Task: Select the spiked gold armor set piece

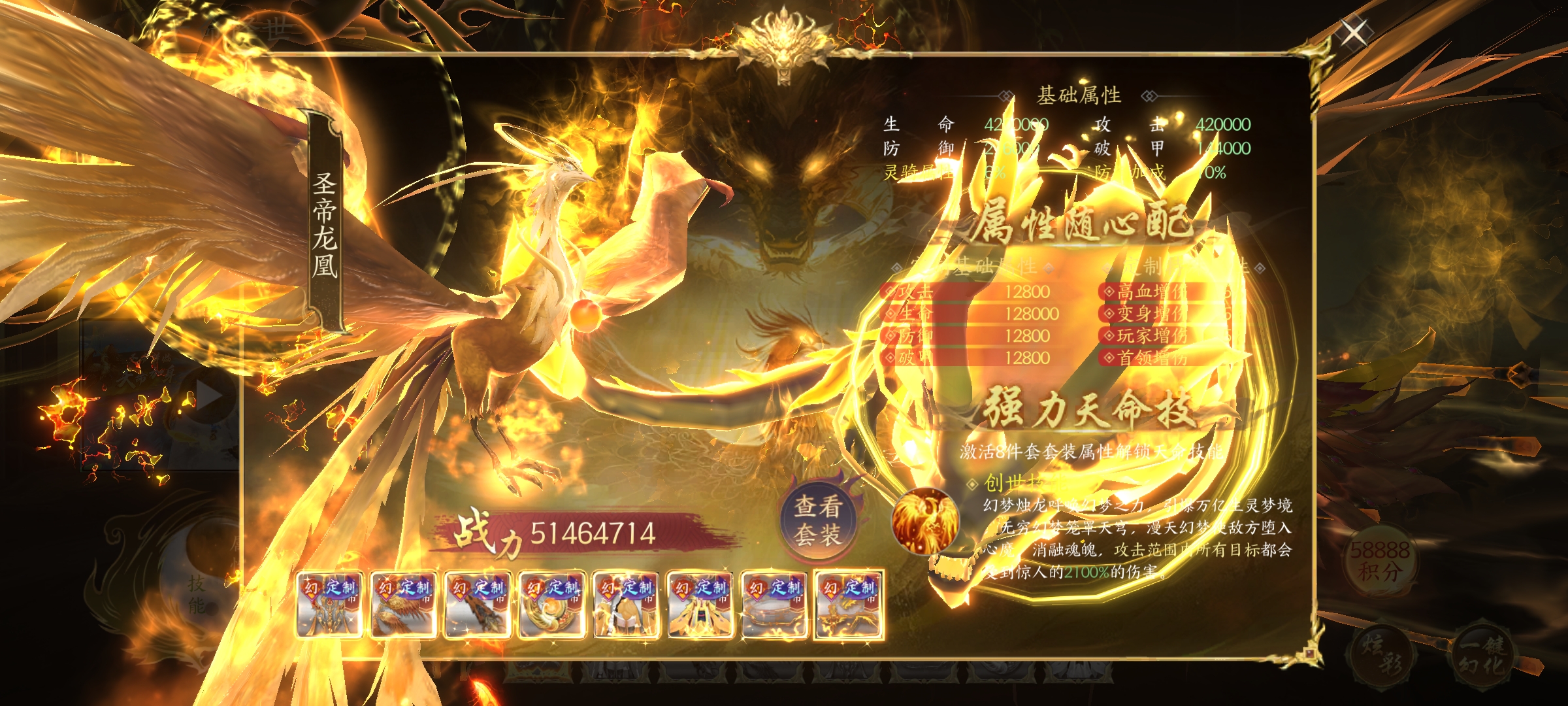Action: pyautogui.click(x=329, y=605)
